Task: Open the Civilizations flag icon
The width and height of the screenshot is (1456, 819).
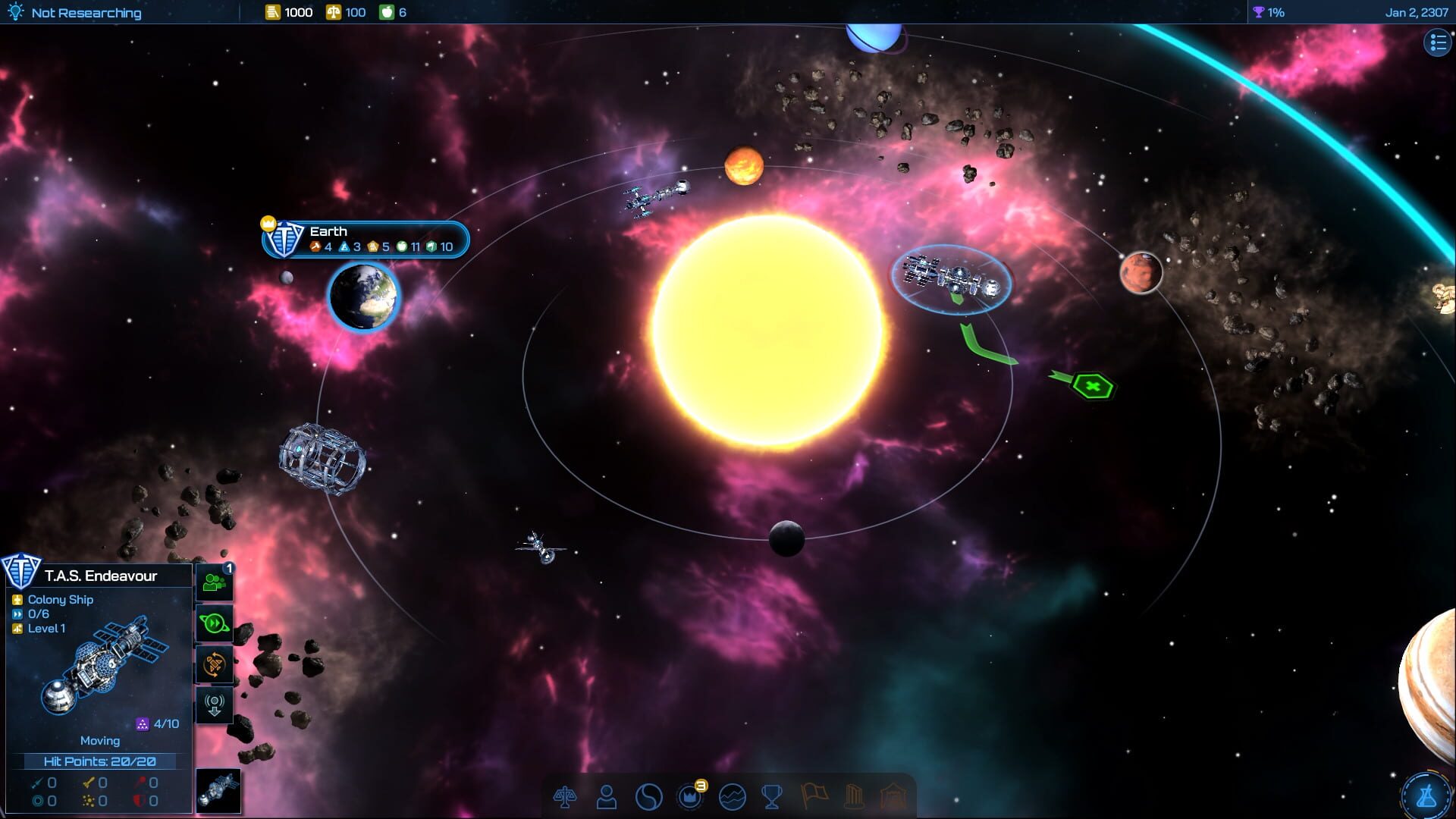Action: pyautogui.click(x=814, y=797)
